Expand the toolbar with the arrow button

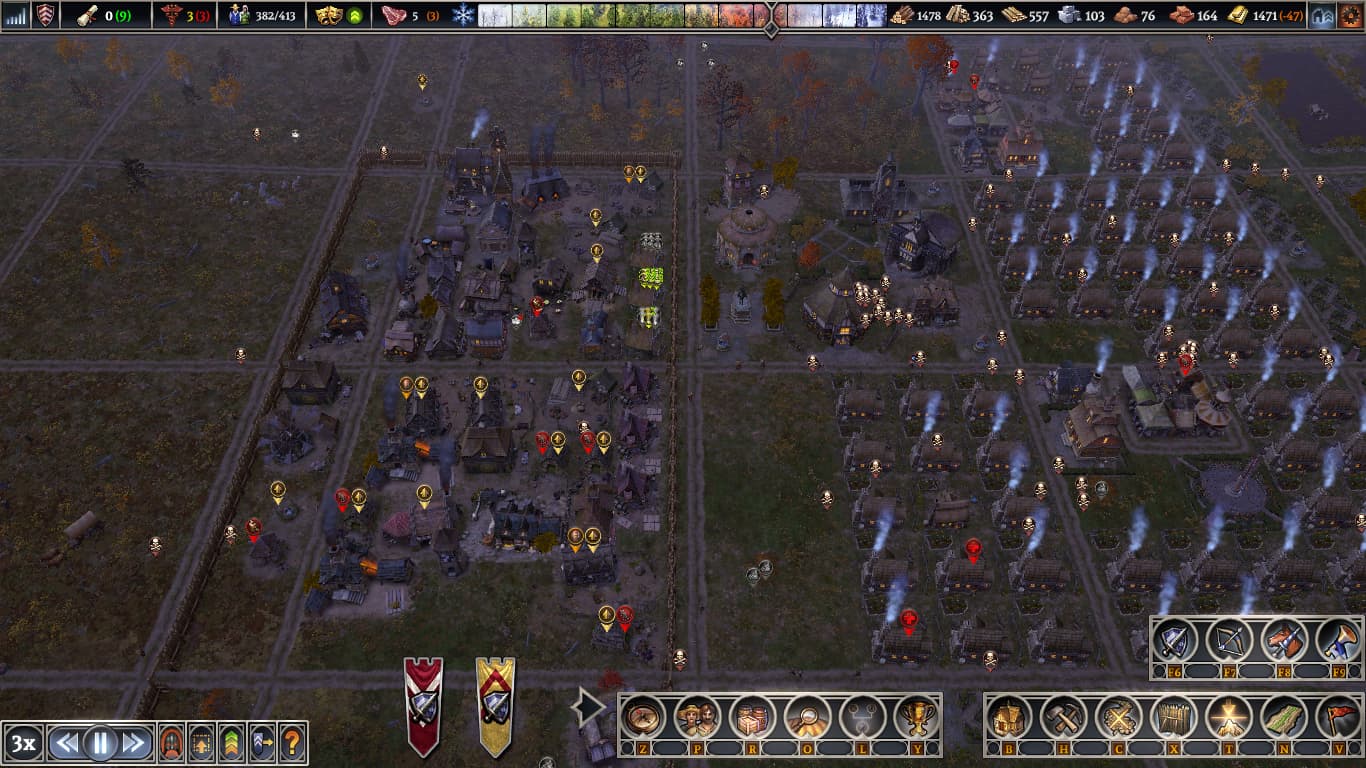587,708
